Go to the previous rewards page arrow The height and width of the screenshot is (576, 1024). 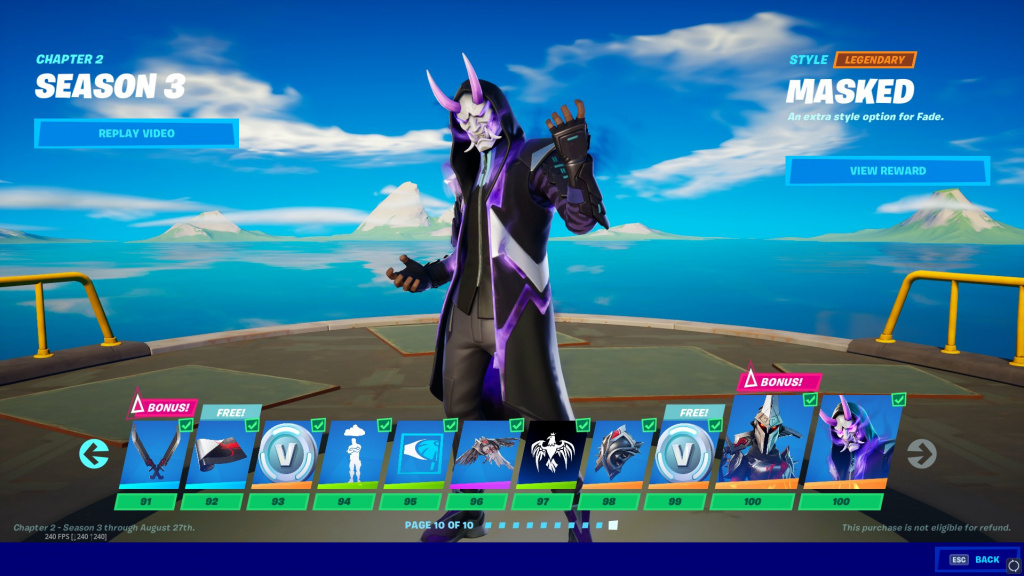point(94,455)
